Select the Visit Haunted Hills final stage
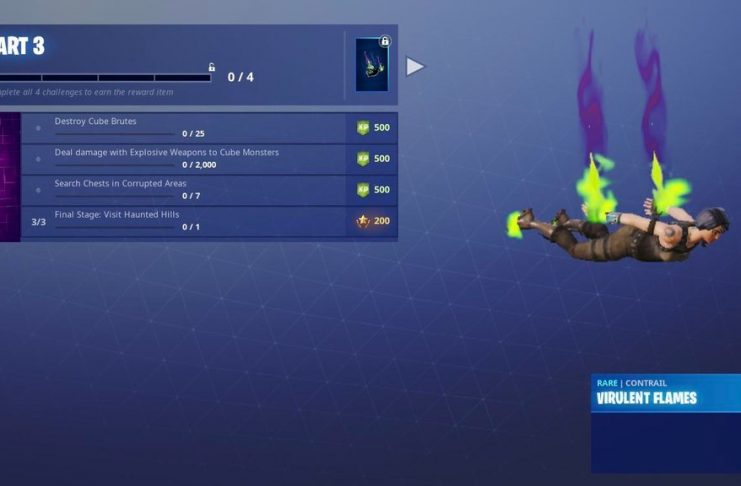The height and width of the screenshot is (486, 741). [200, 220]
